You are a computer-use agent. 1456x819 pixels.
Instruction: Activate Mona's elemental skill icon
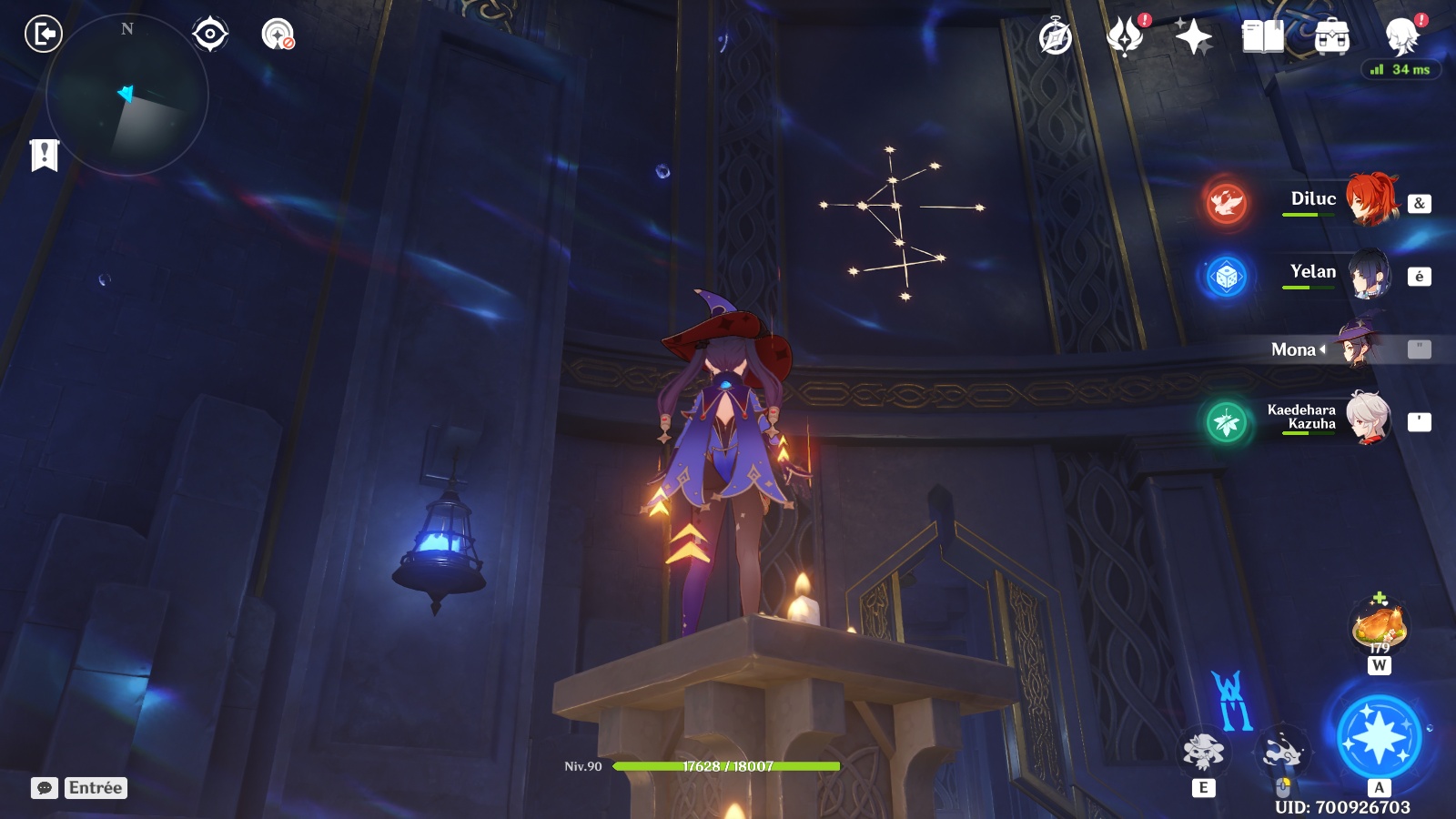1203,752
